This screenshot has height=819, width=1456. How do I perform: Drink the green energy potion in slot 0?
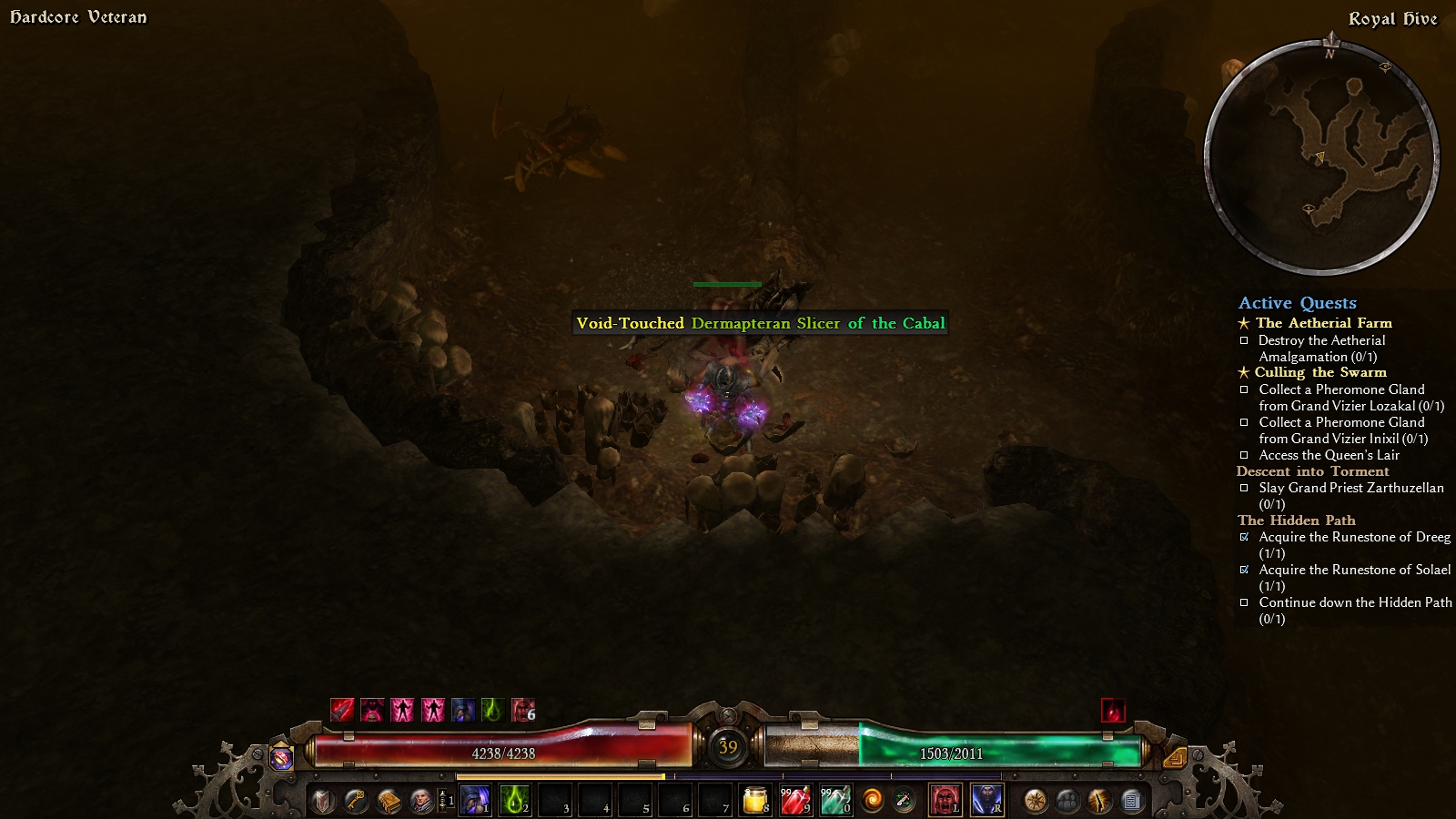click(x=834, y=800)
